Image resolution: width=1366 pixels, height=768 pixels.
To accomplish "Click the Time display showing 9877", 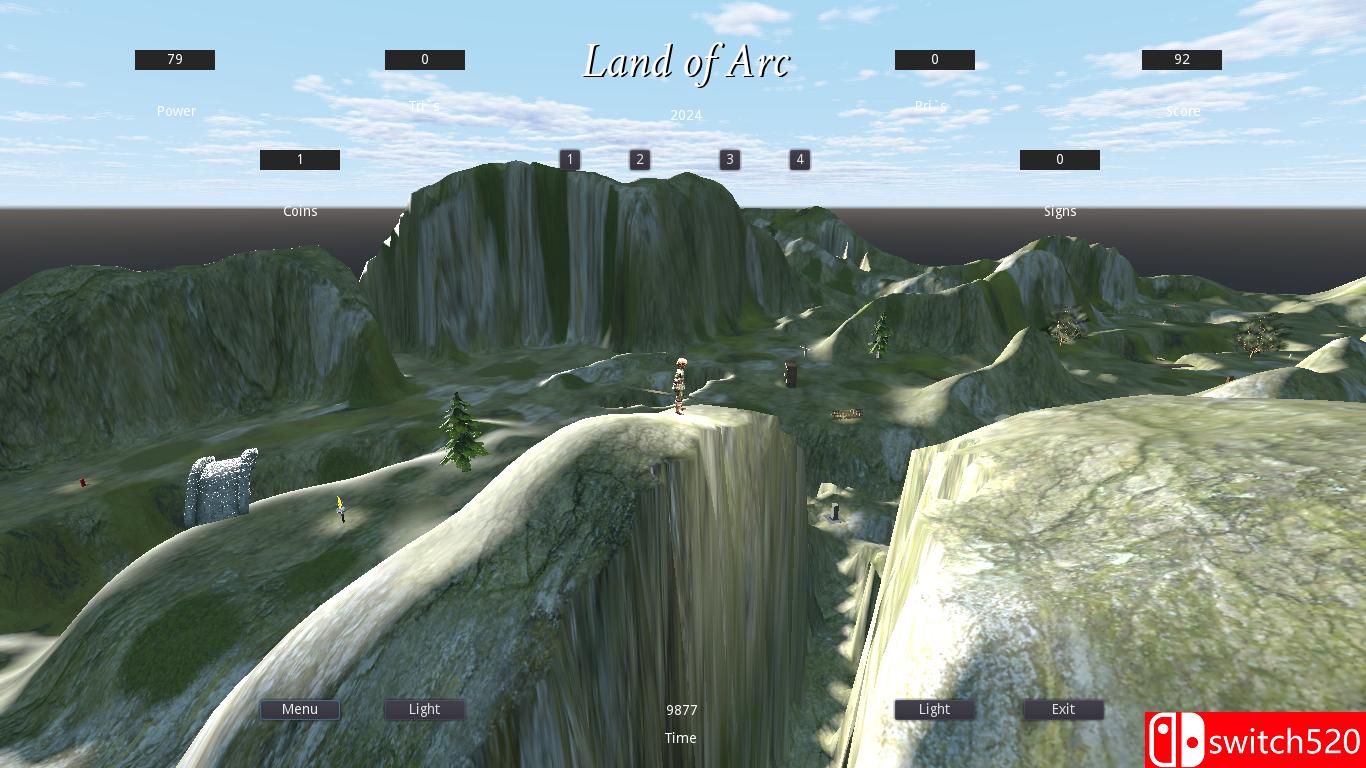I will (x=682, y=710).
